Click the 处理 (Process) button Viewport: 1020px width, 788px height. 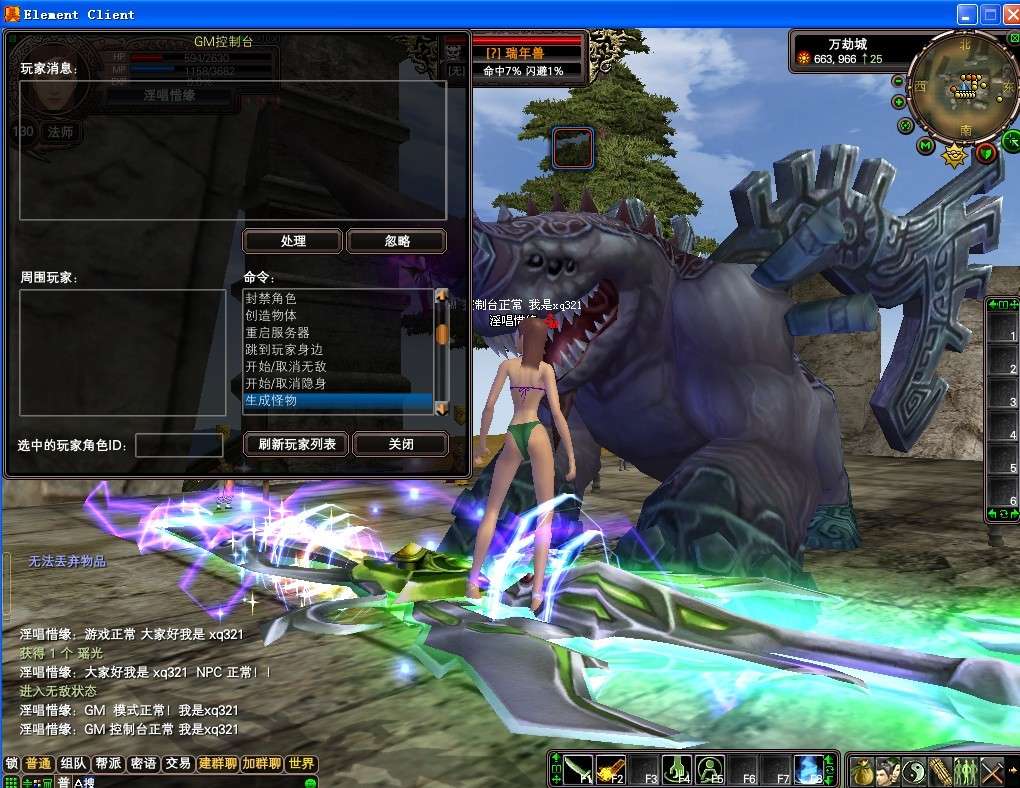coord(293,241)
